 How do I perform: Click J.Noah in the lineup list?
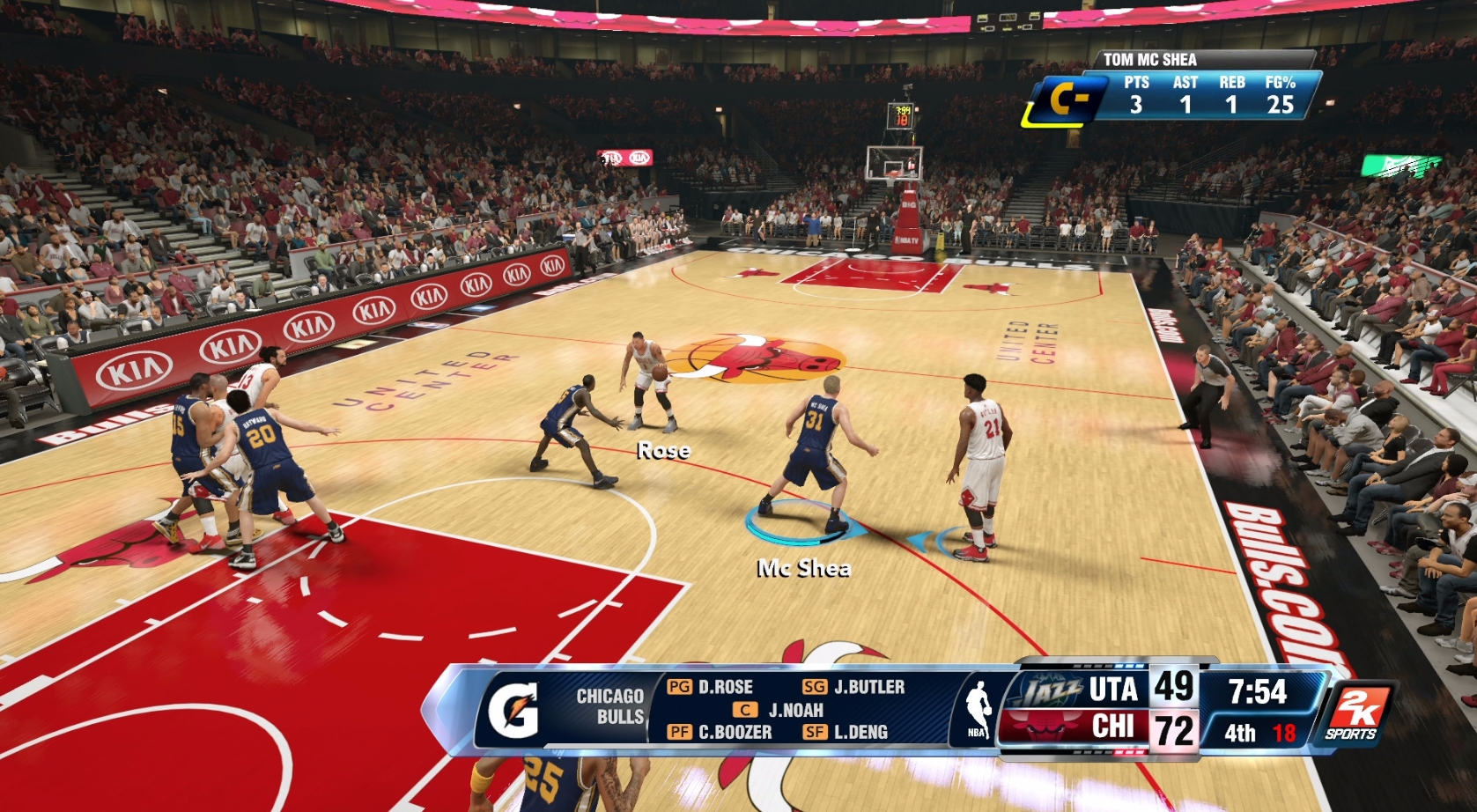coord(795,708)
